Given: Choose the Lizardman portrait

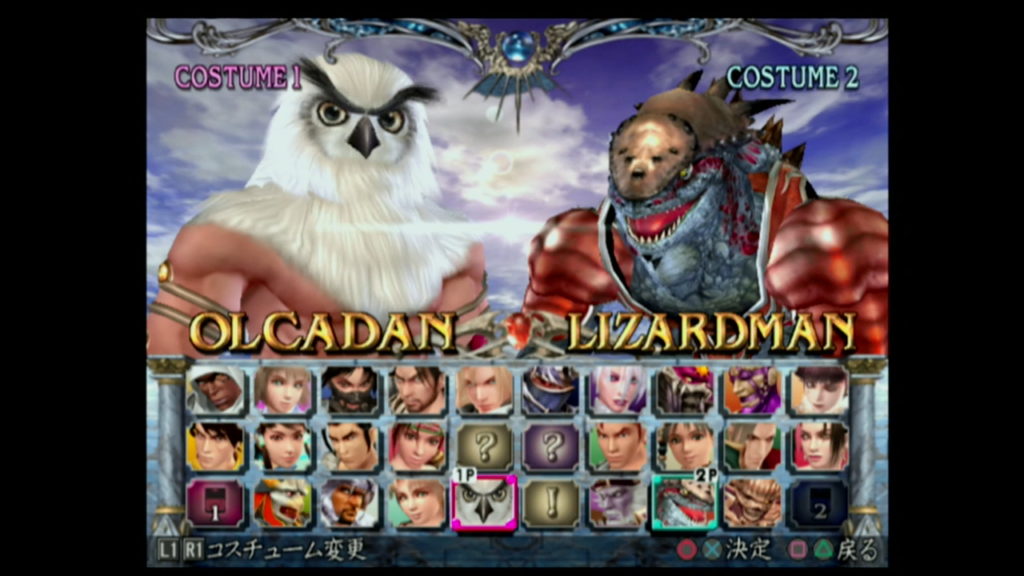Looking at the screenshot, I should tap(686, 503).
